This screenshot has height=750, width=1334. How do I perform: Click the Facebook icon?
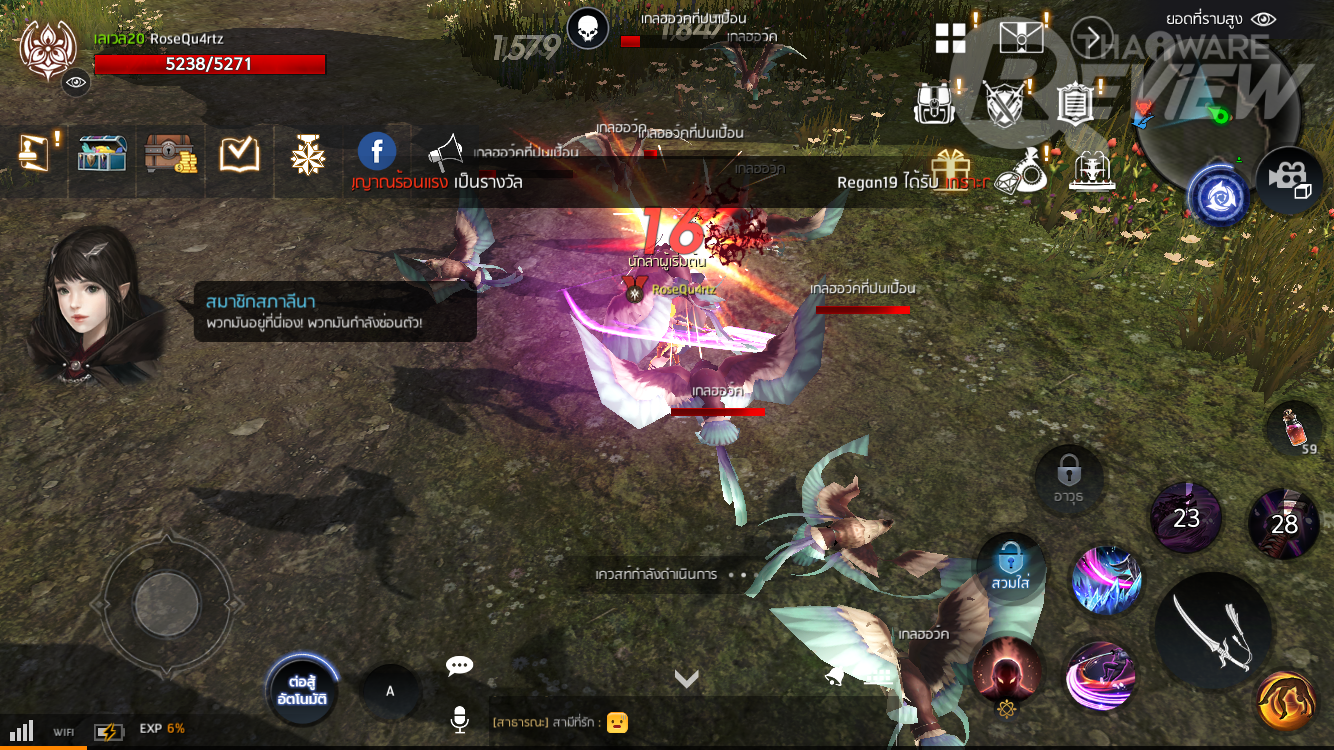[x=377, y=152]
